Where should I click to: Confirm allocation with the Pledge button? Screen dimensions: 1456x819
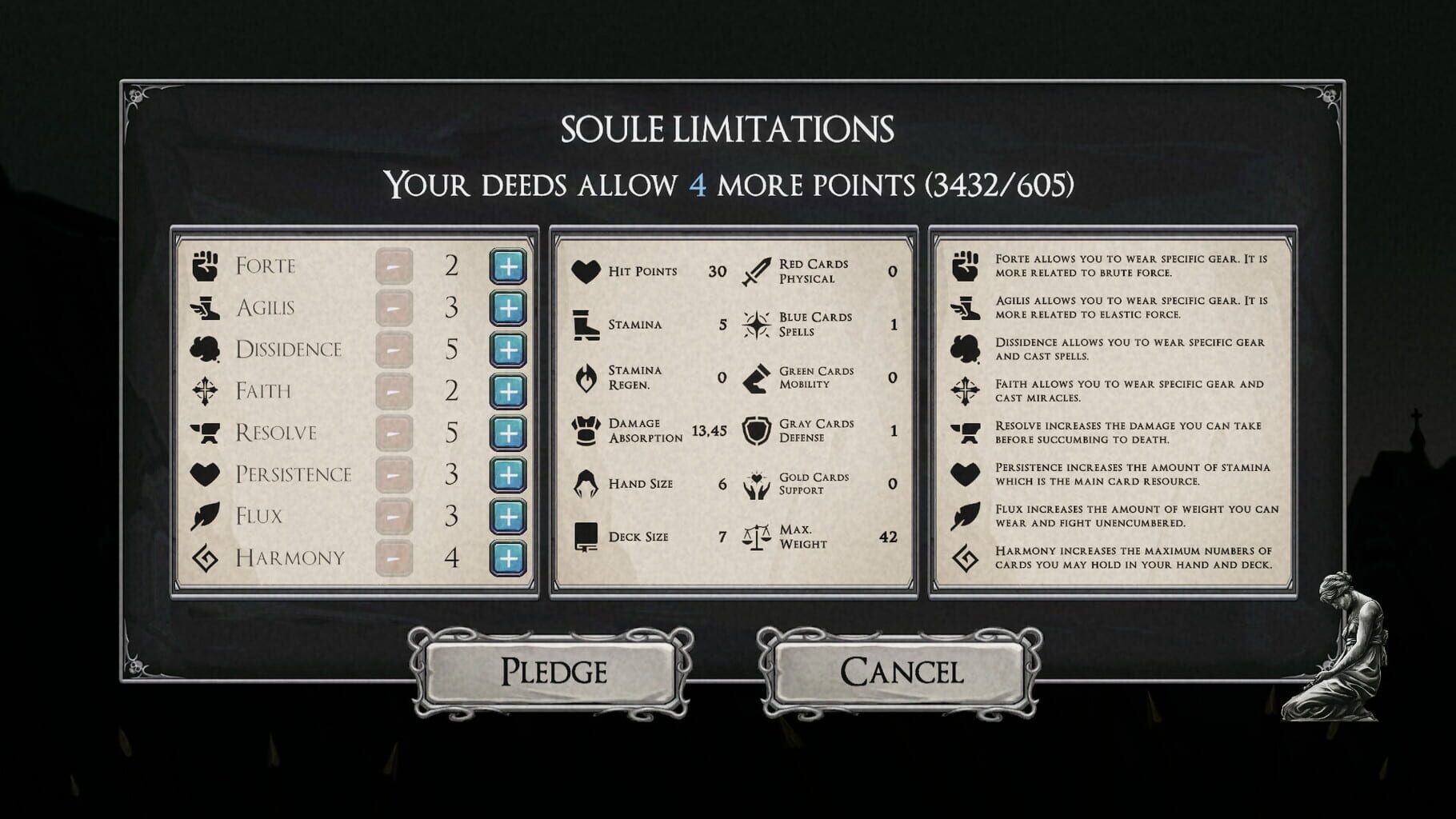pos(555,673)
